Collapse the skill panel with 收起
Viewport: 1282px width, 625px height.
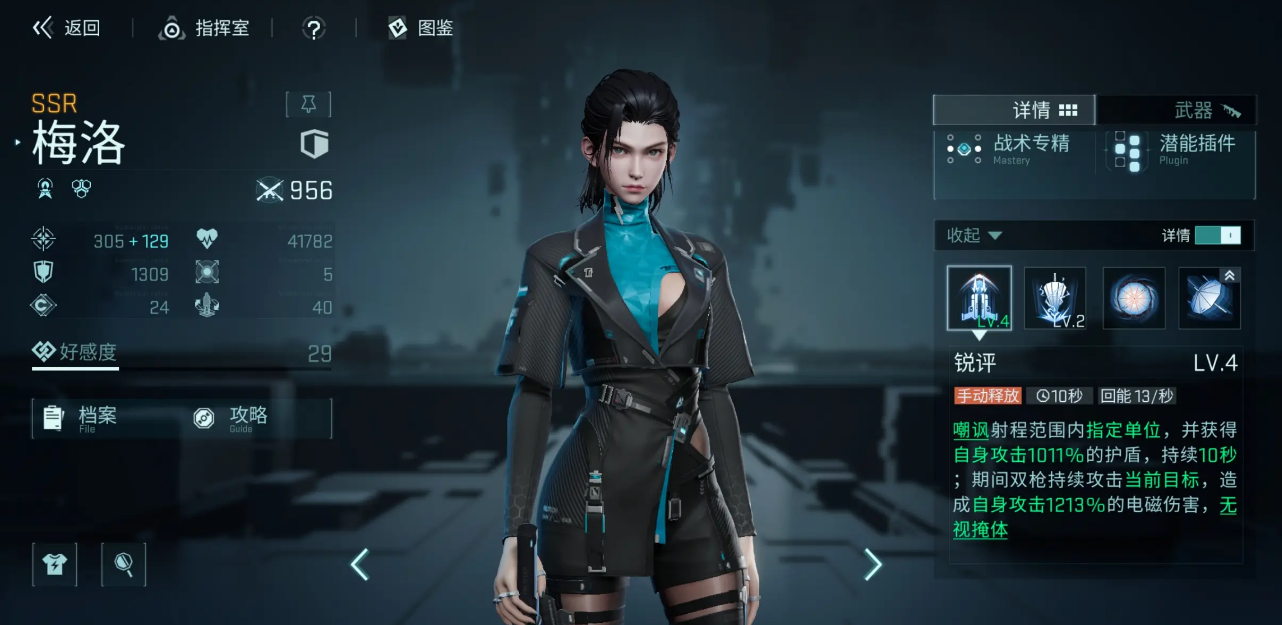tap(974, 235)
